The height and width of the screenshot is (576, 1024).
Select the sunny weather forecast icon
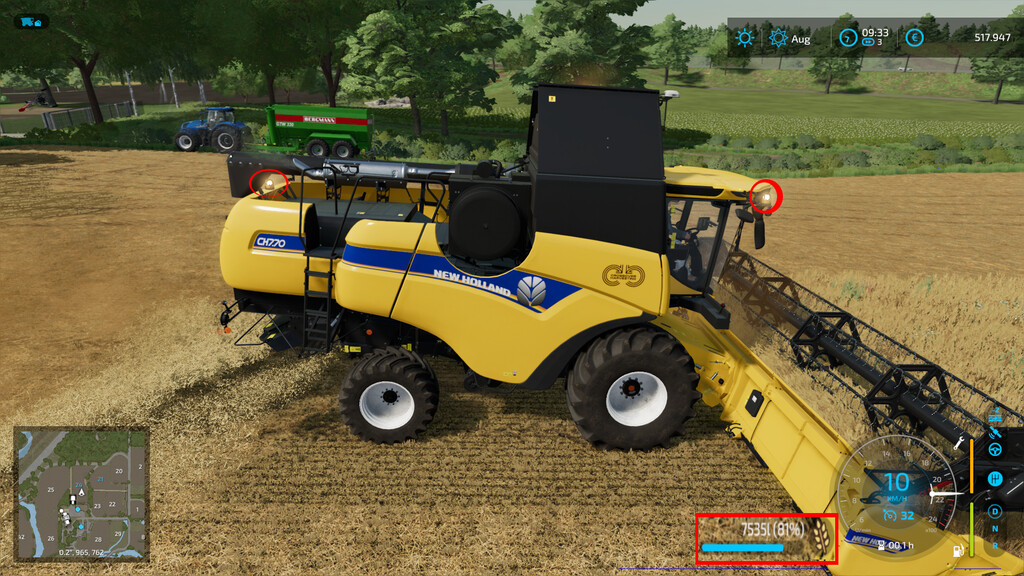(744, 38)
